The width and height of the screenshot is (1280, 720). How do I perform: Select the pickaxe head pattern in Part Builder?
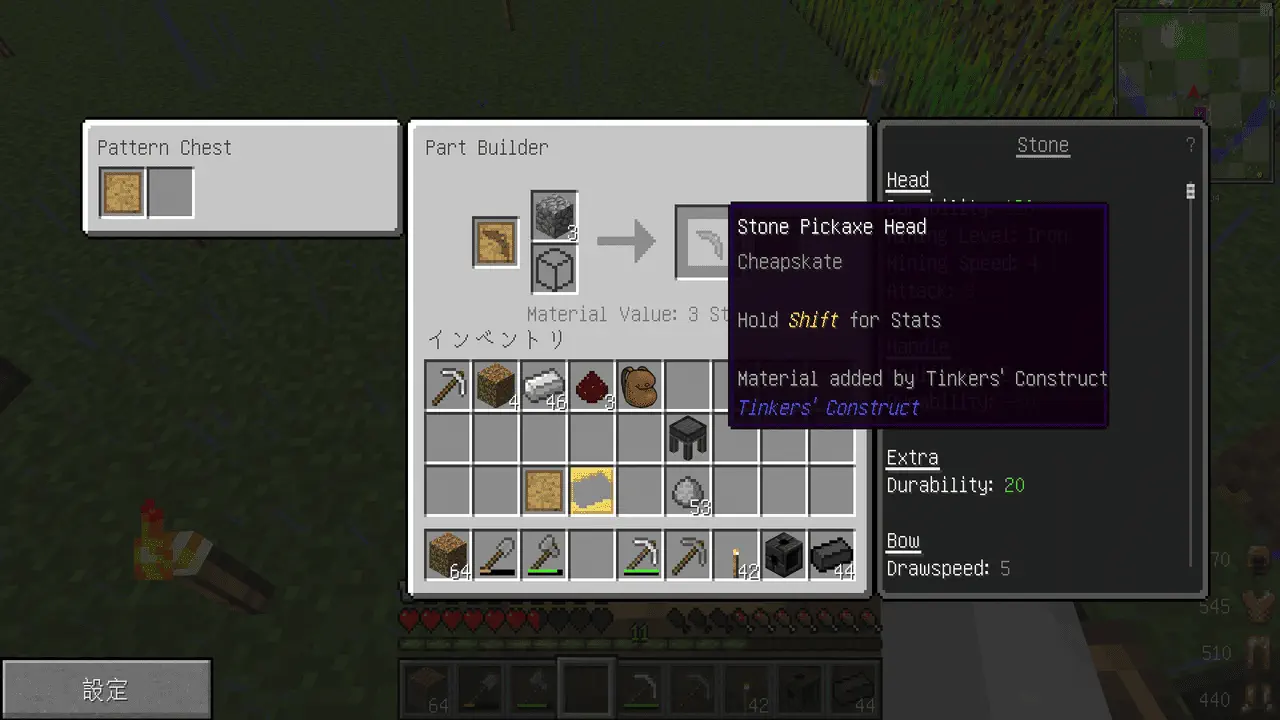[x=496, y=242]
